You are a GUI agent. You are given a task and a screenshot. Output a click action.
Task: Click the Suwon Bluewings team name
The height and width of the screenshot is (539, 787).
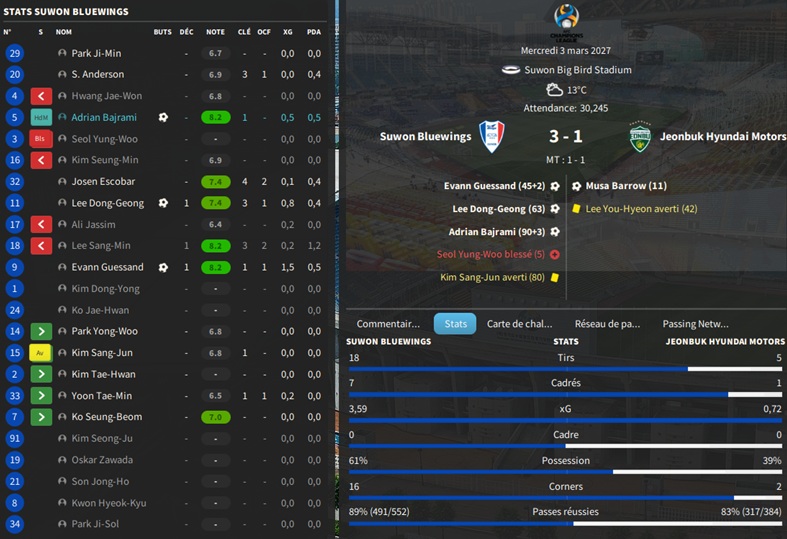[425, 137]
